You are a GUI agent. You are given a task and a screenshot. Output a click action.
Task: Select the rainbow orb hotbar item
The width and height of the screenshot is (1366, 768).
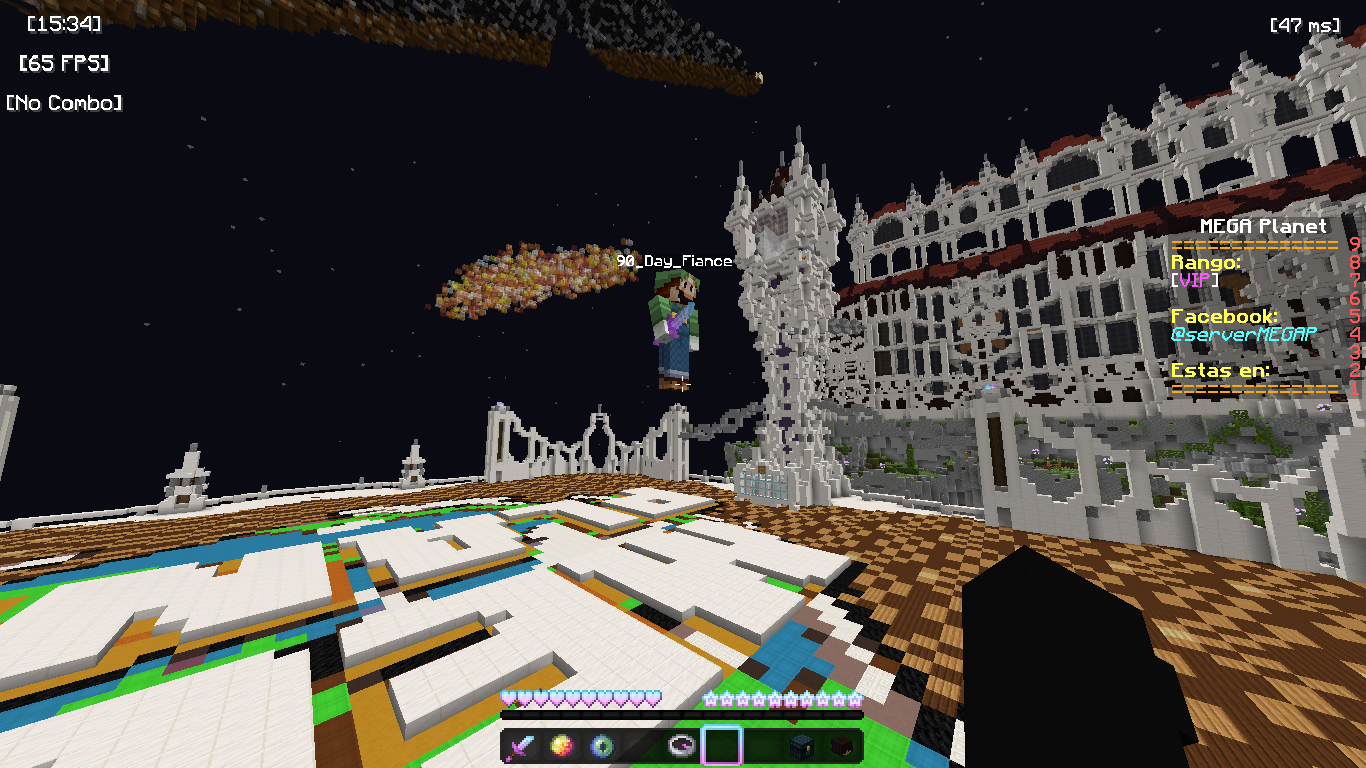pos(562,745)
